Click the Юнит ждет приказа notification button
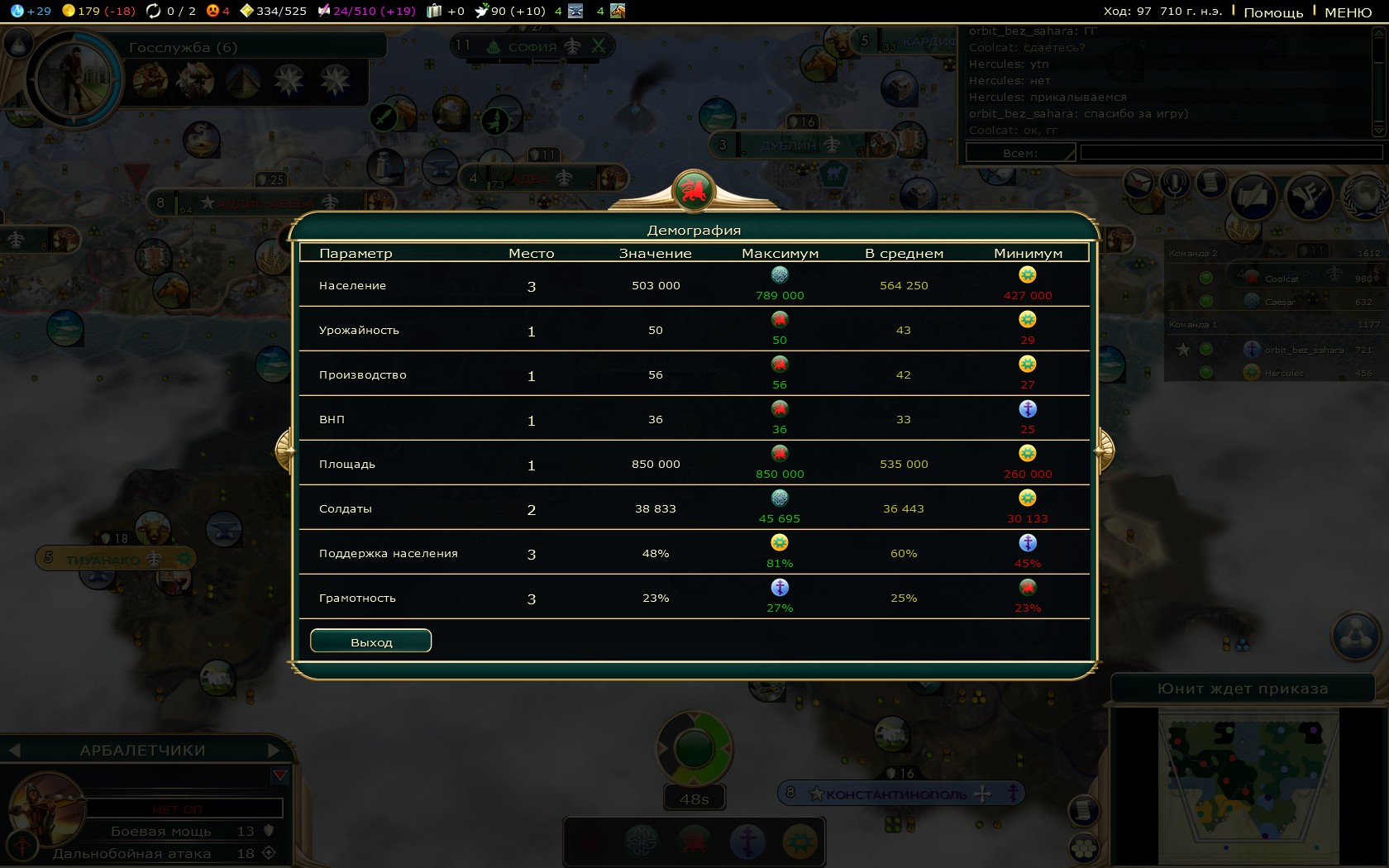Screen dimensions: 1389x868 coord(1242,689)
